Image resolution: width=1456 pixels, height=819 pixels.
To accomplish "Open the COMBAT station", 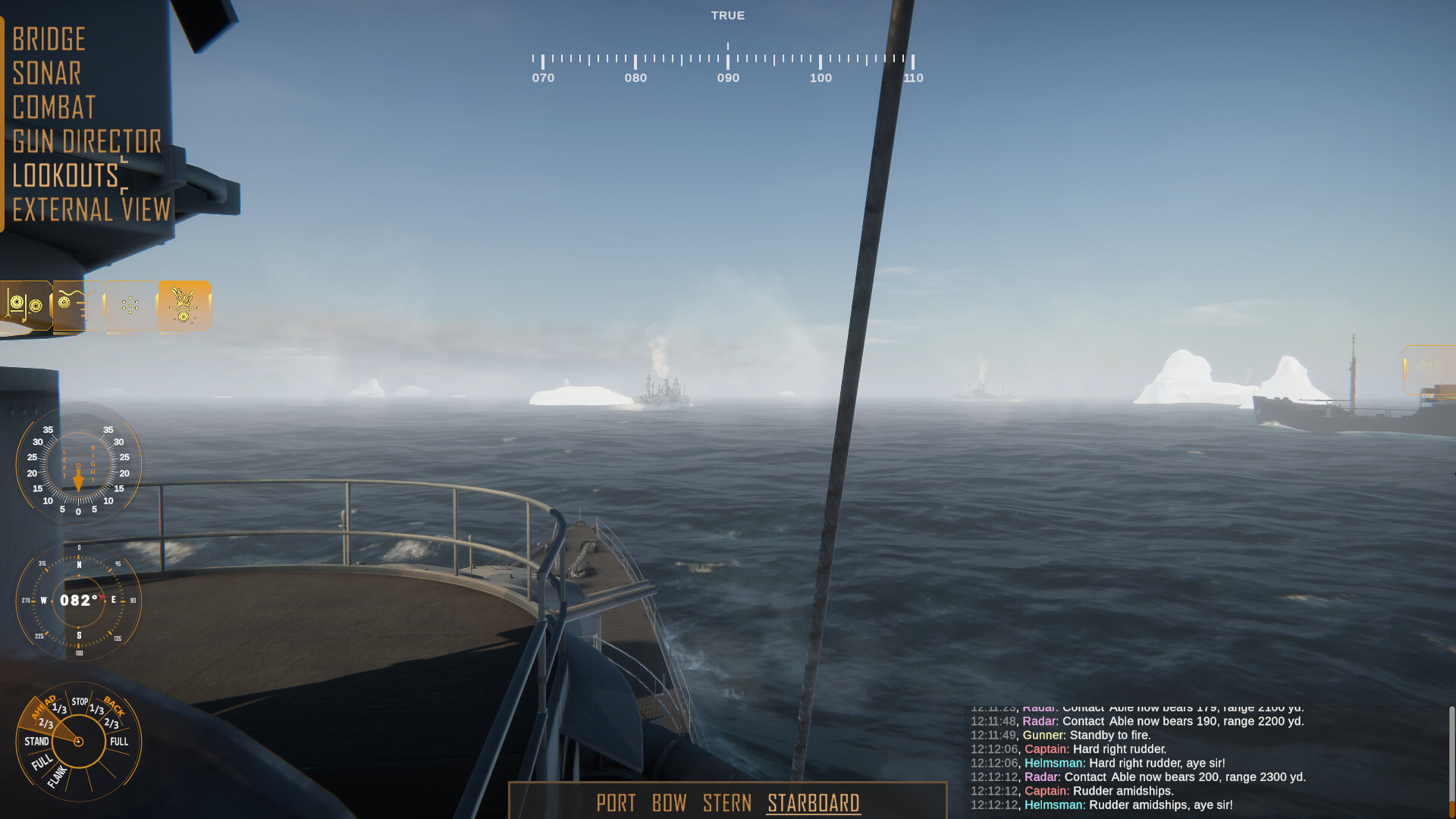I will pyautogui.click(x=55, y=108).
